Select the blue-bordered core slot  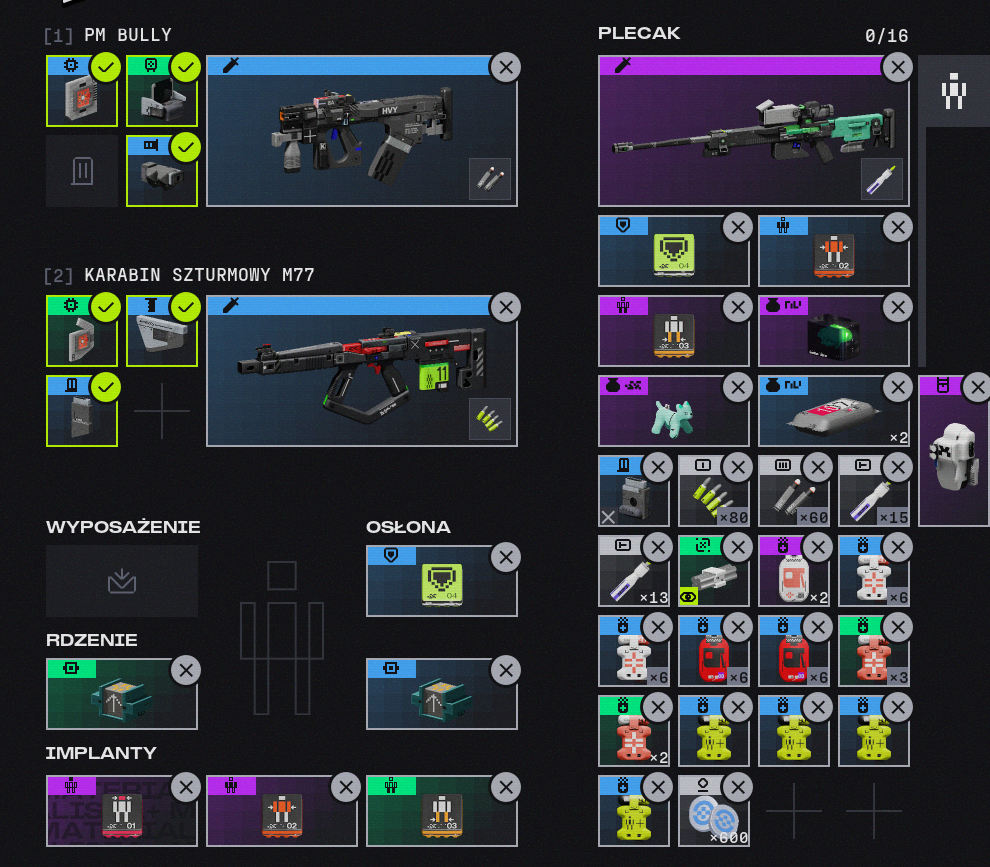[441, 695]
